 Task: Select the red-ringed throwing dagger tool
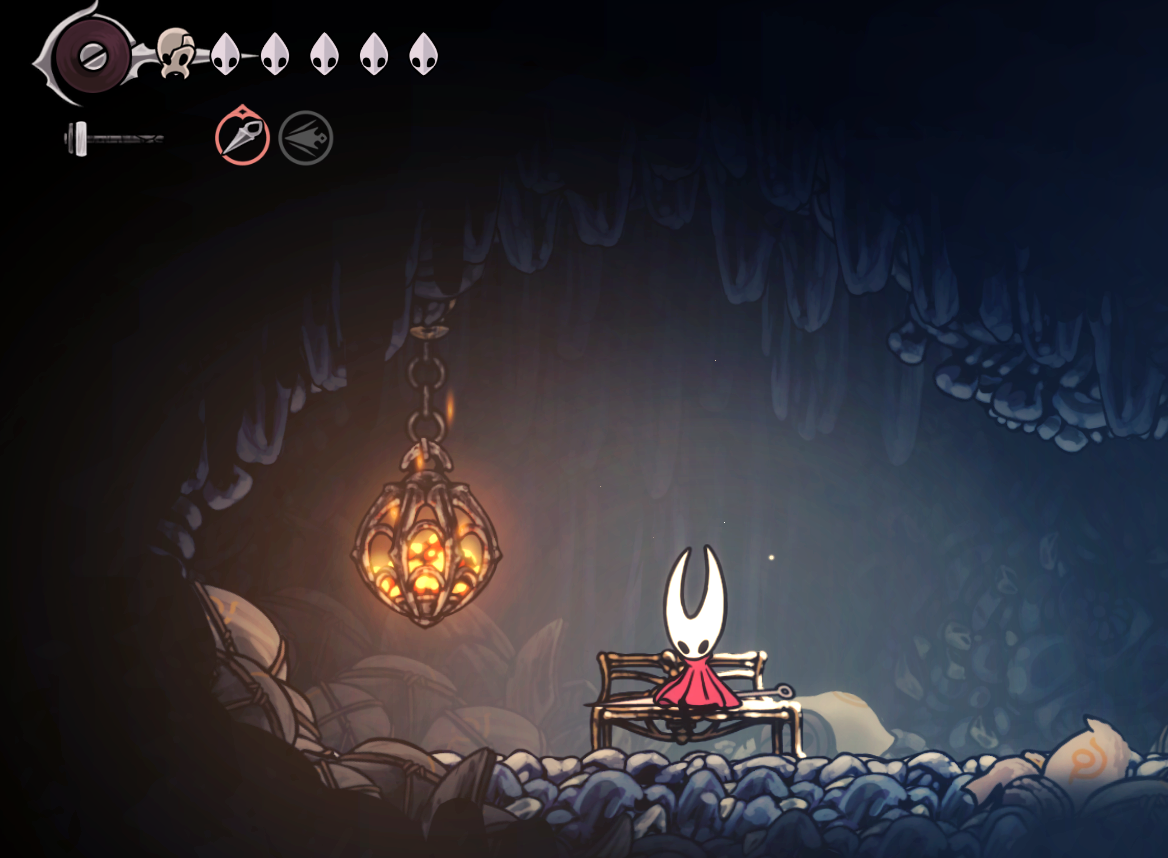tap(242, 138)
